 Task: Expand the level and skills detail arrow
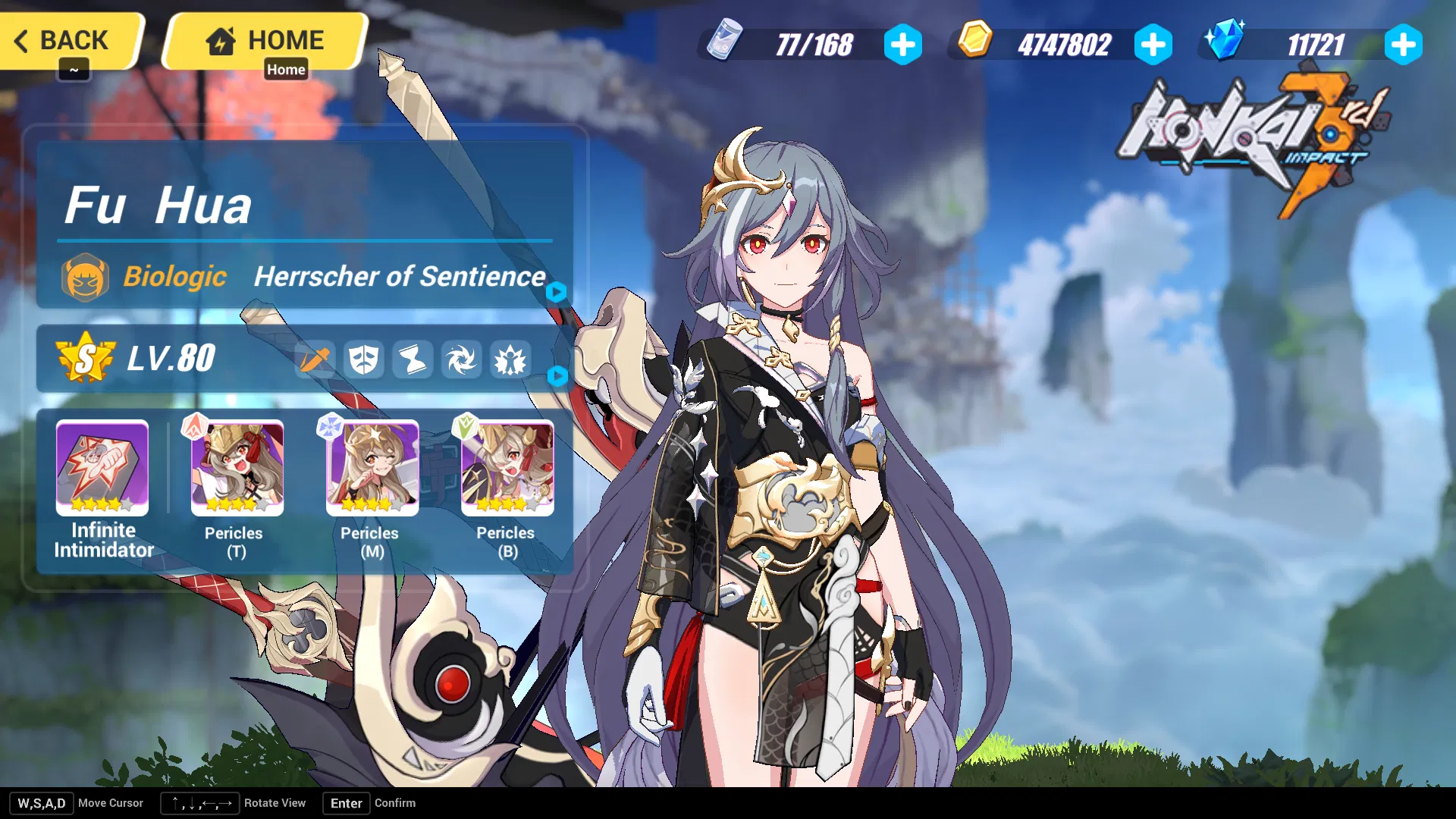pos(557,377)
